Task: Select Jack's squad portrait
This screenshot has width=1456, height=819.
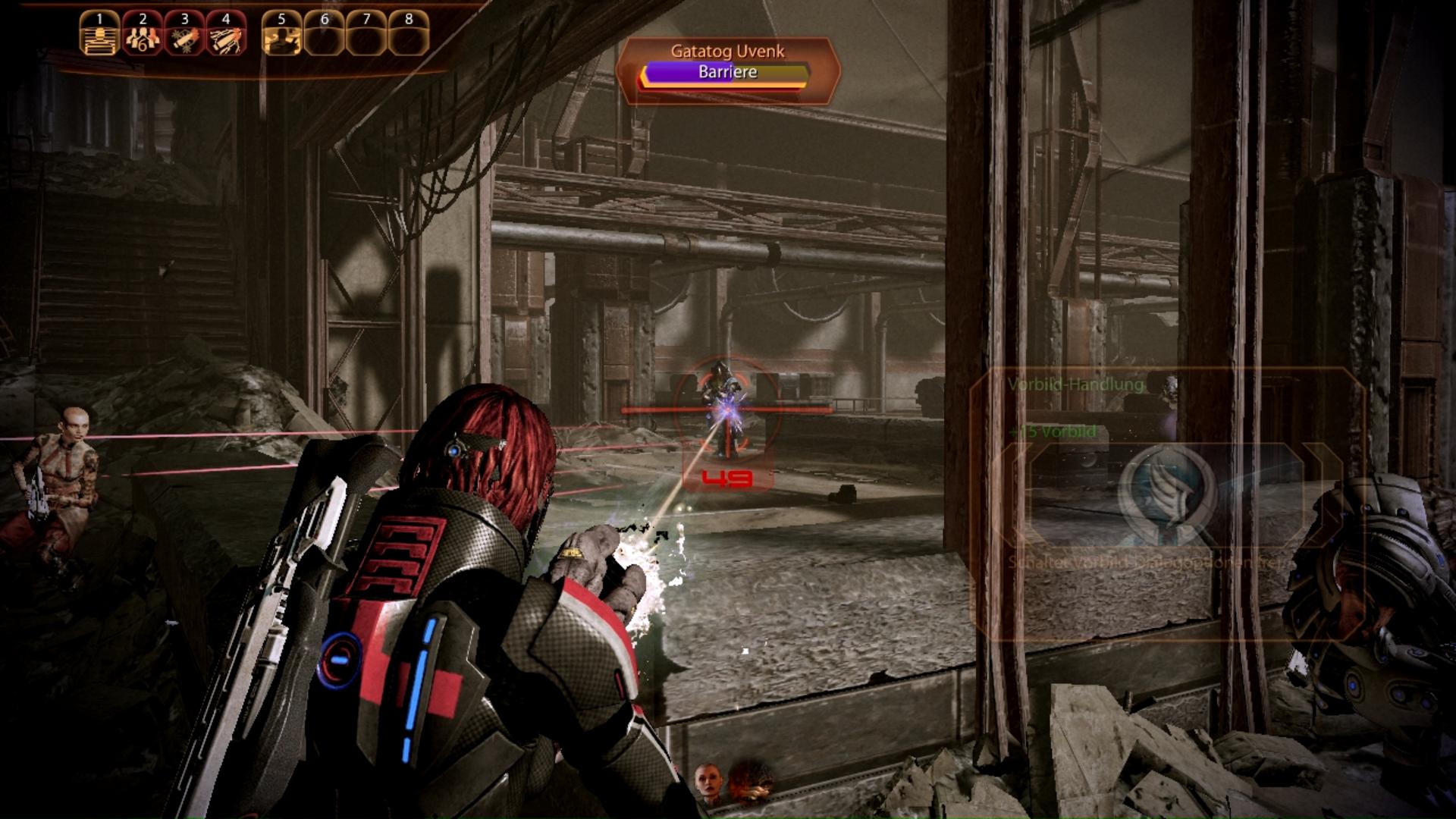Action: [x=708, y=783]
